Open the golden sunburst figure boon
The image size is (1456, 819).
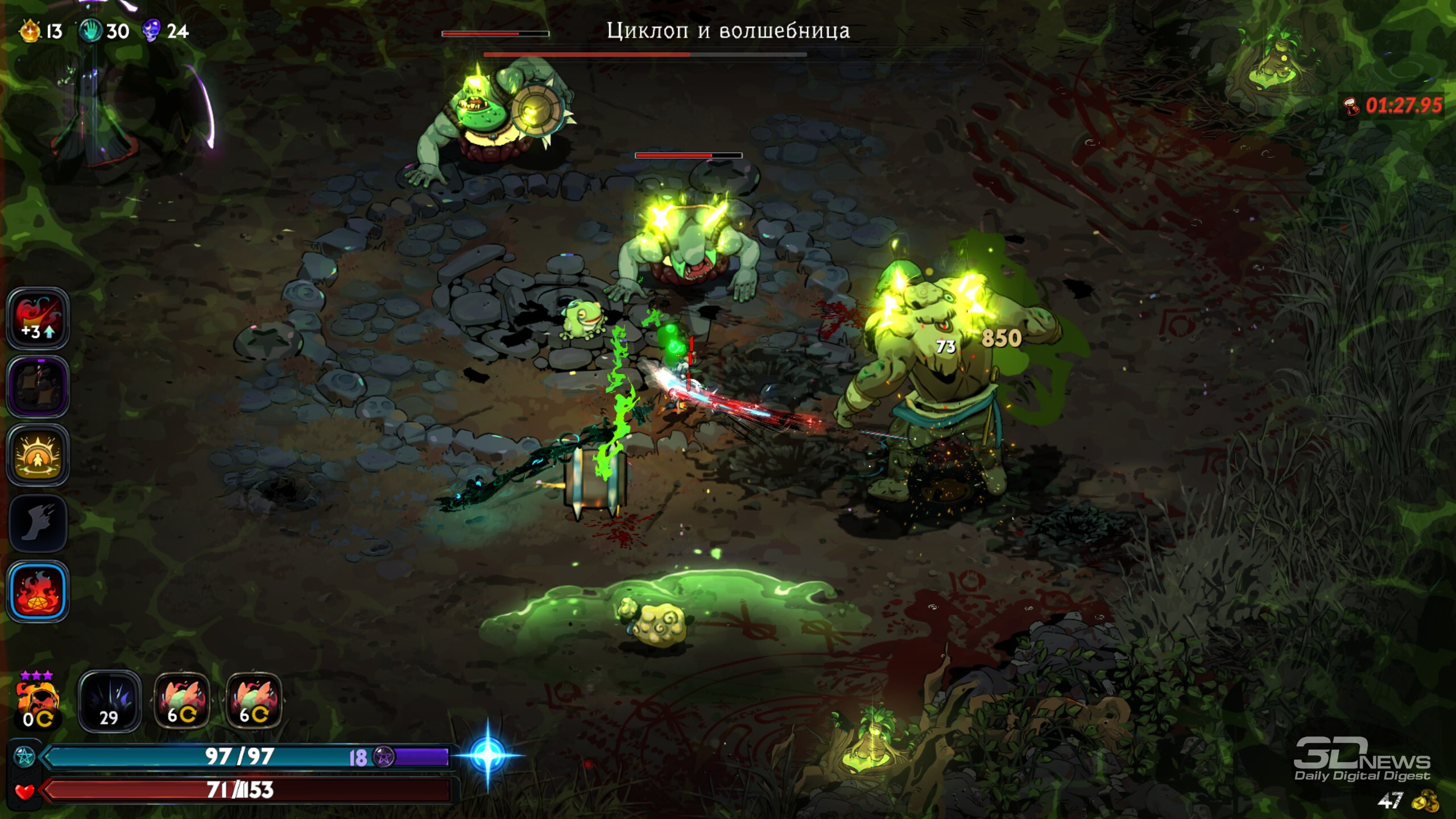click(x=38, y=455)
